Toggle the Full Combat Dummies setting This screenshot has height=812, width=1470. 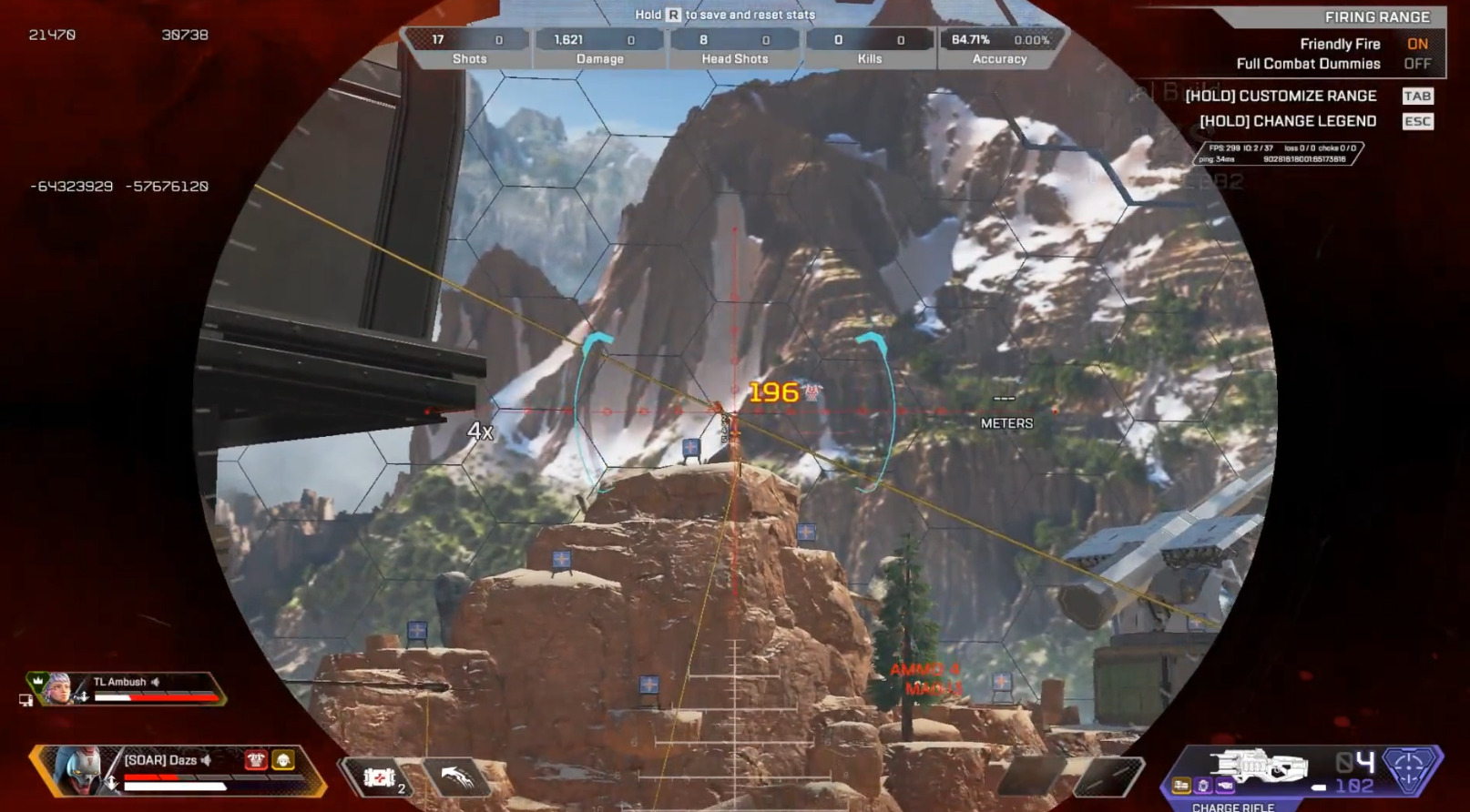1416,64
